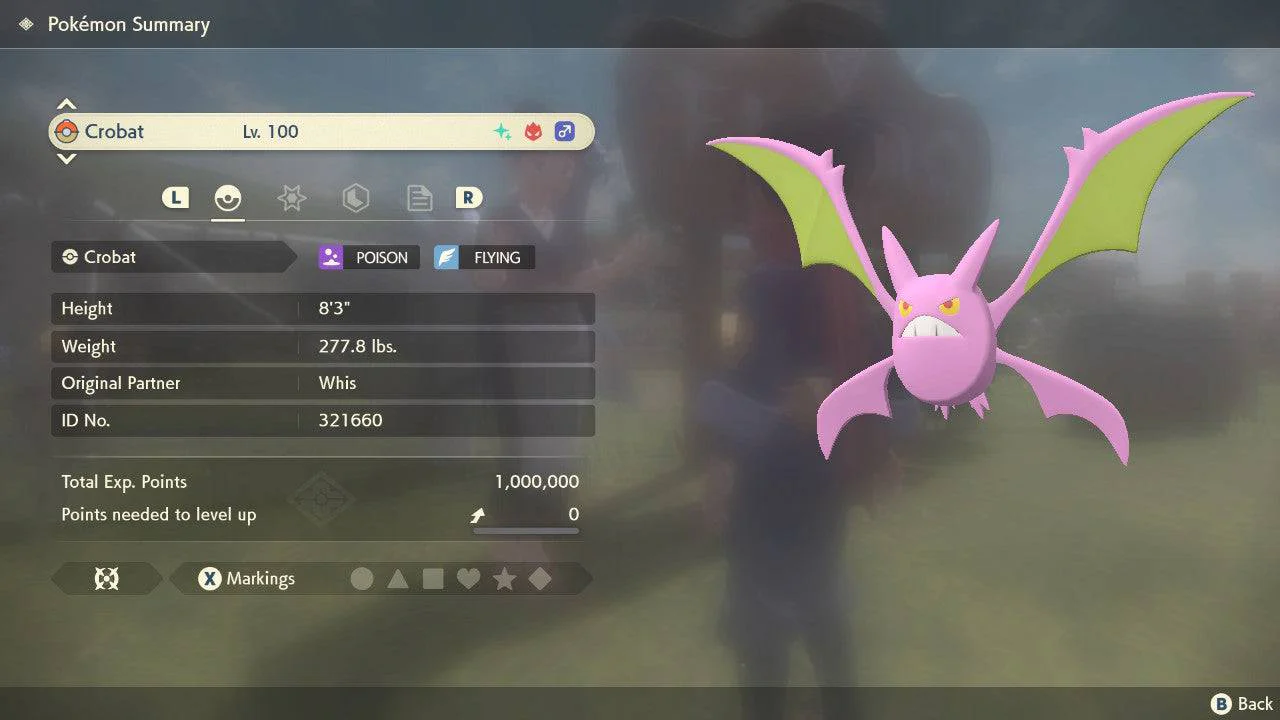Switch to the star-shaped stats tab

(291, 198)
